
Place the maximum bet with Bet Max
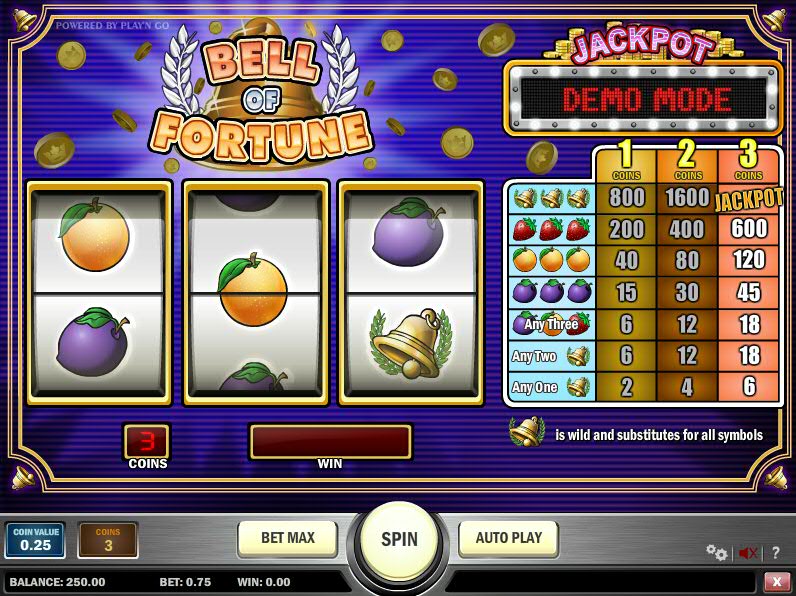(288, 538)
